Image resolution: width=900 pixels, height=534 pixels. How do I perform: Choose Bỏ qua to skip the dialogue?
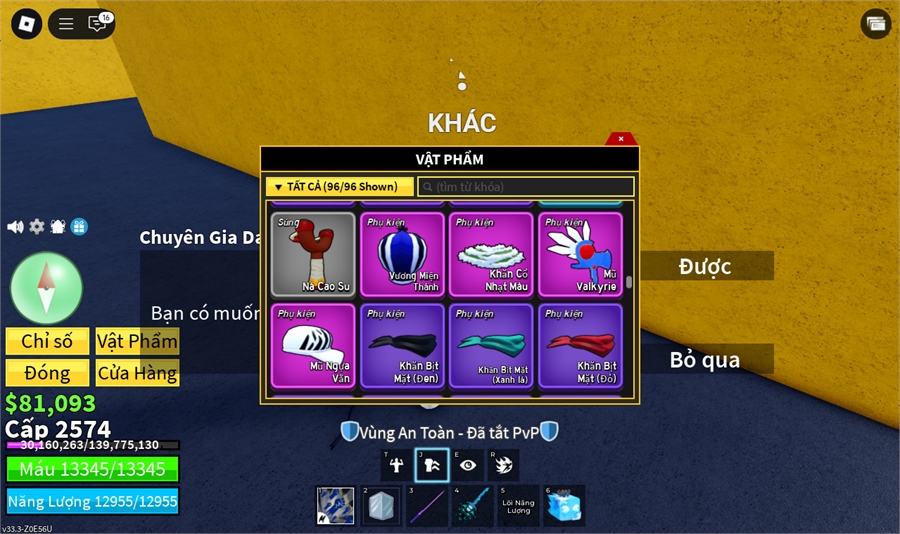(705, 360)
